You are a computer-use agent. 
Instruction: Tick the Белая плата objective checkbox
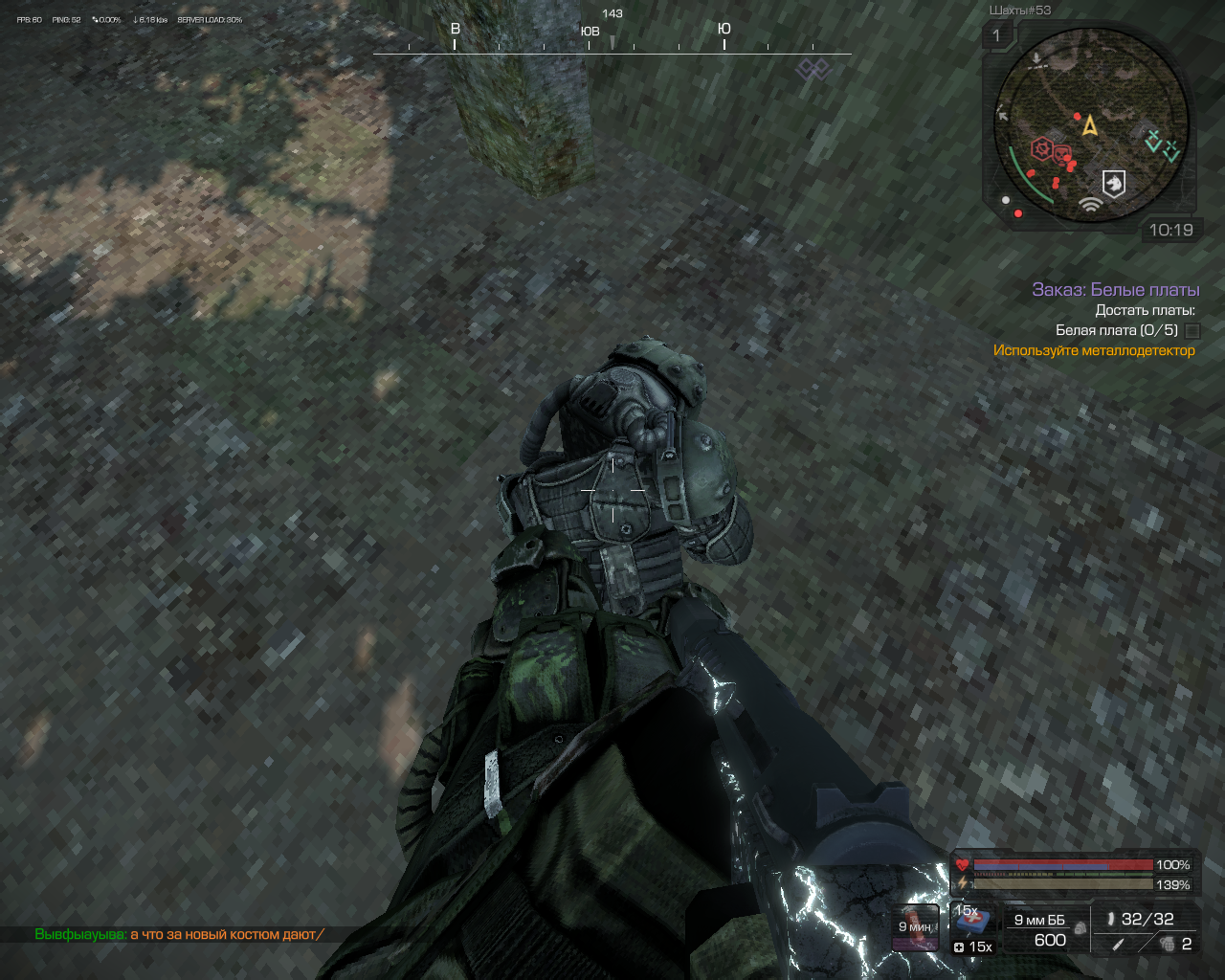pos(1192,330)
